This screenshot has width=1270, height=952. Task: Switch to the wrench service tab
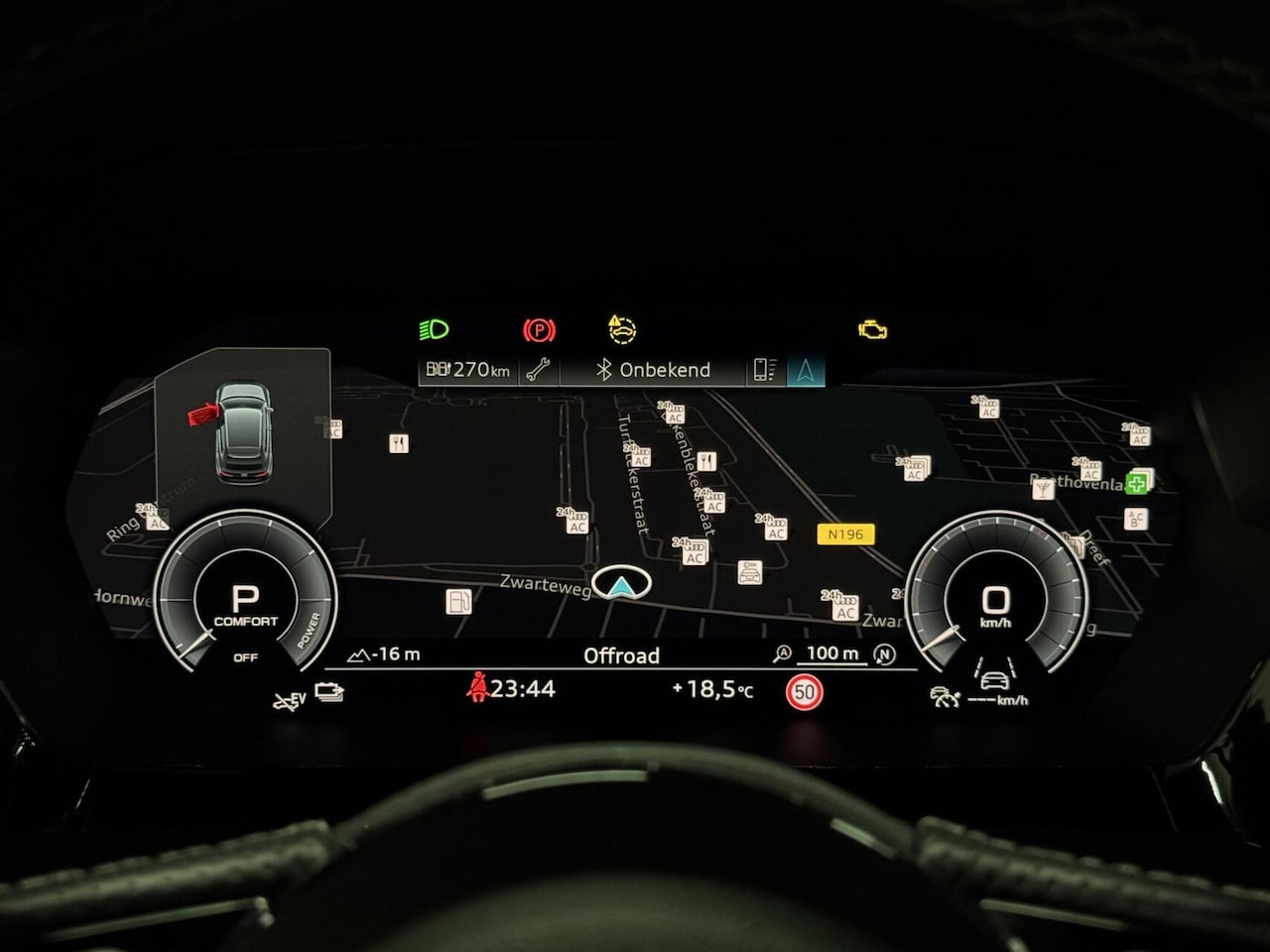539,370
